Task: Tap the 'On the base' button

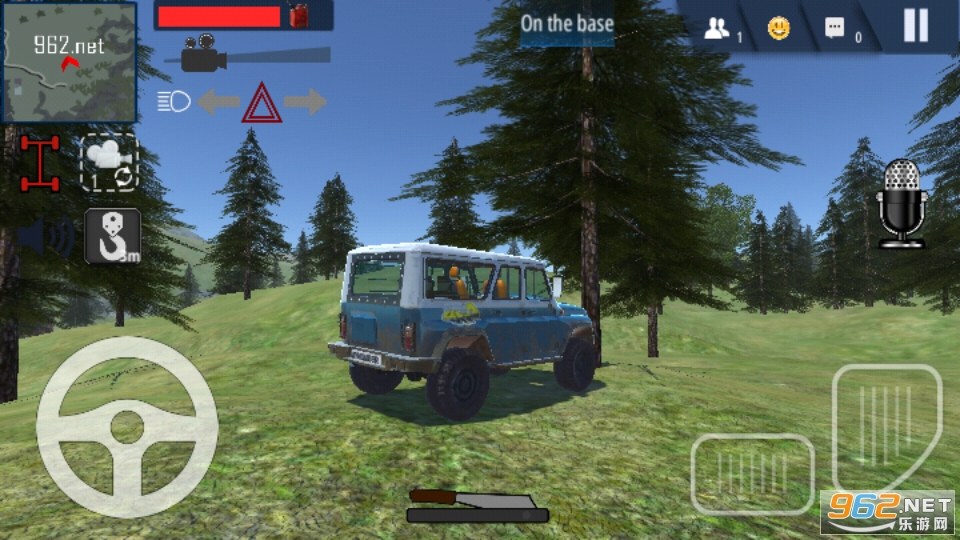Action: [x=567, y=24]
